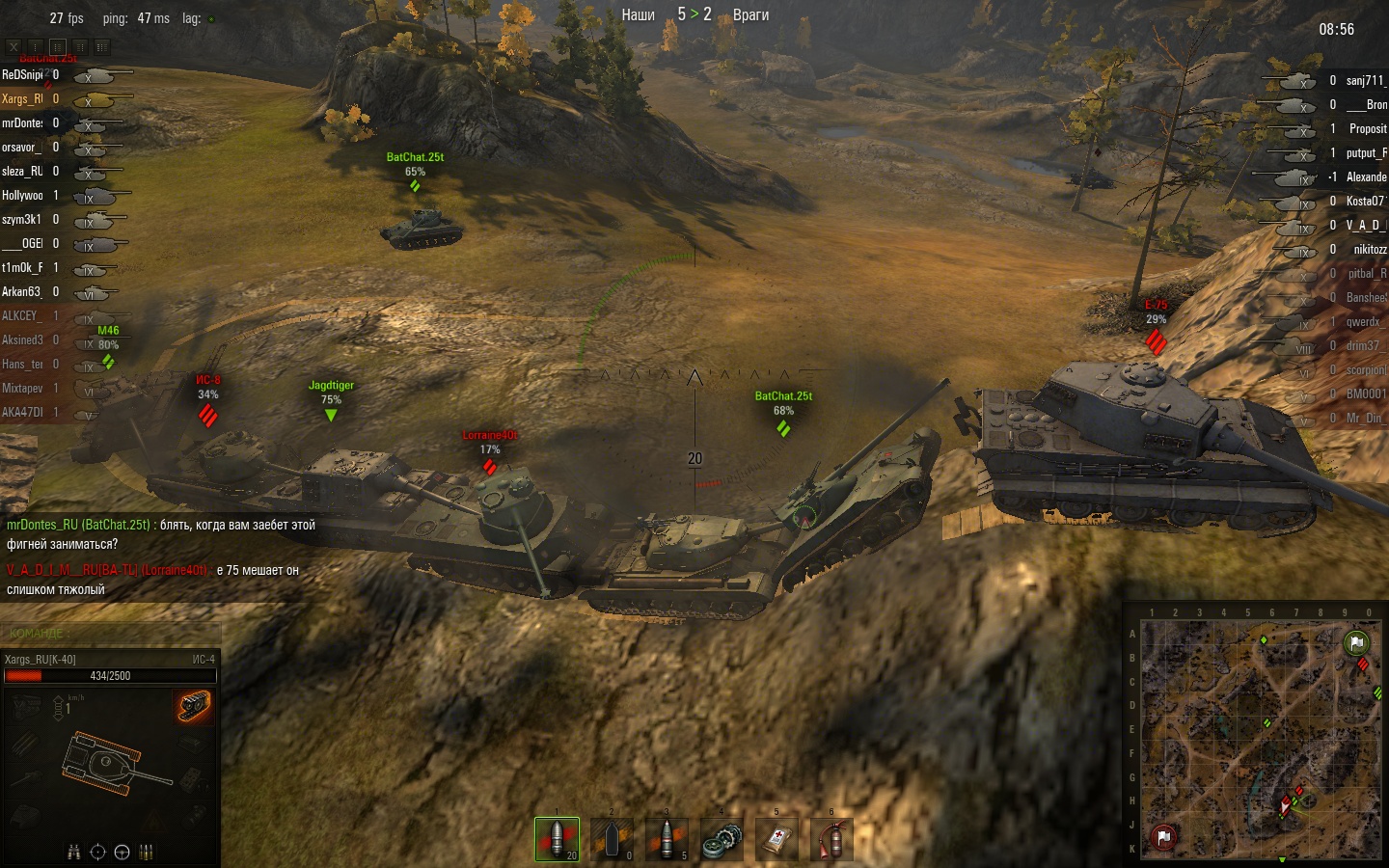The image size is (1389, 868).
Task: Click the damaged tracks module icon
Action: click(194, 706)
